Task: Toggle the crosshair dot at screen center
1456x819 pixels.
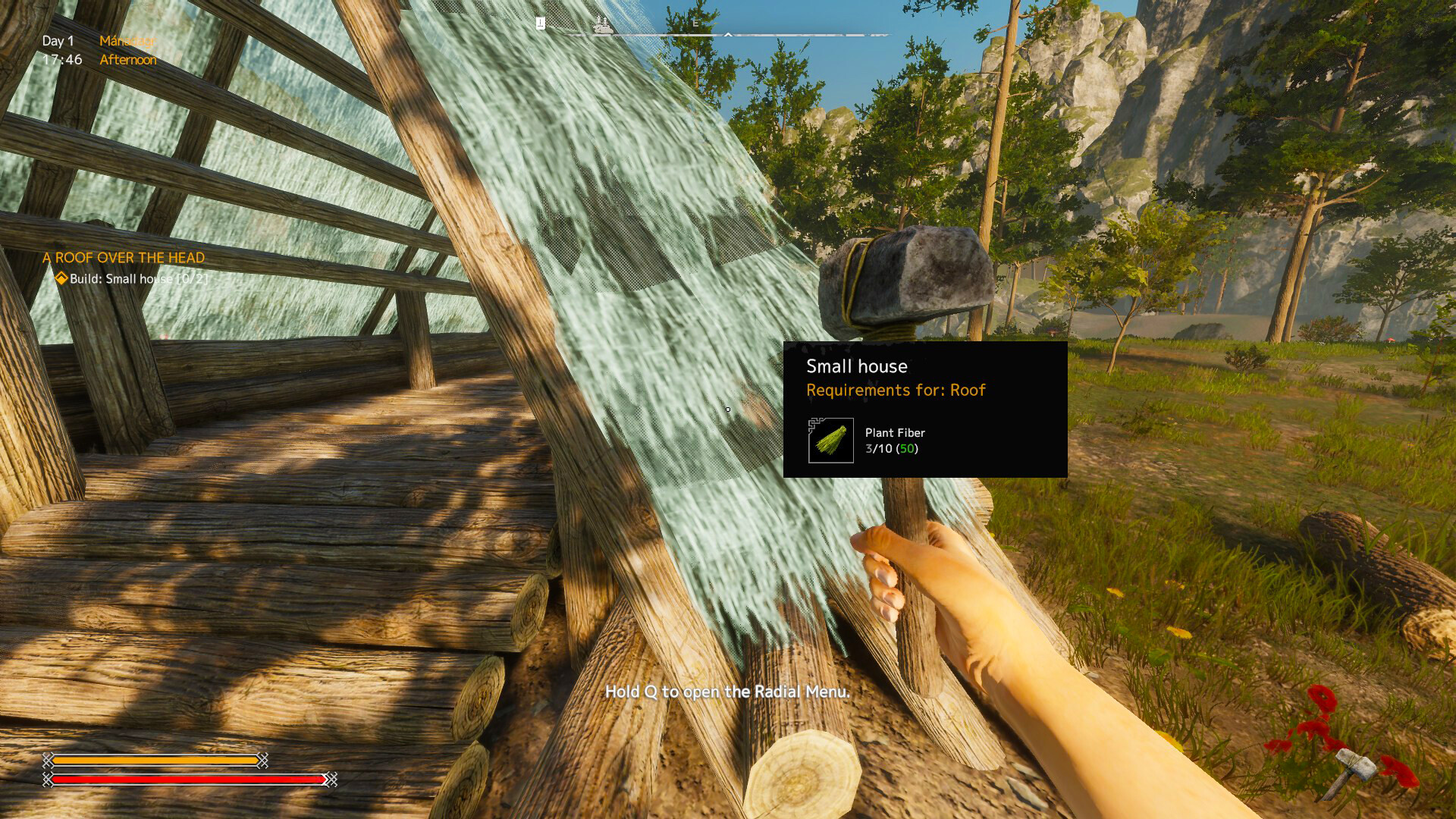Action: (726, 409)
